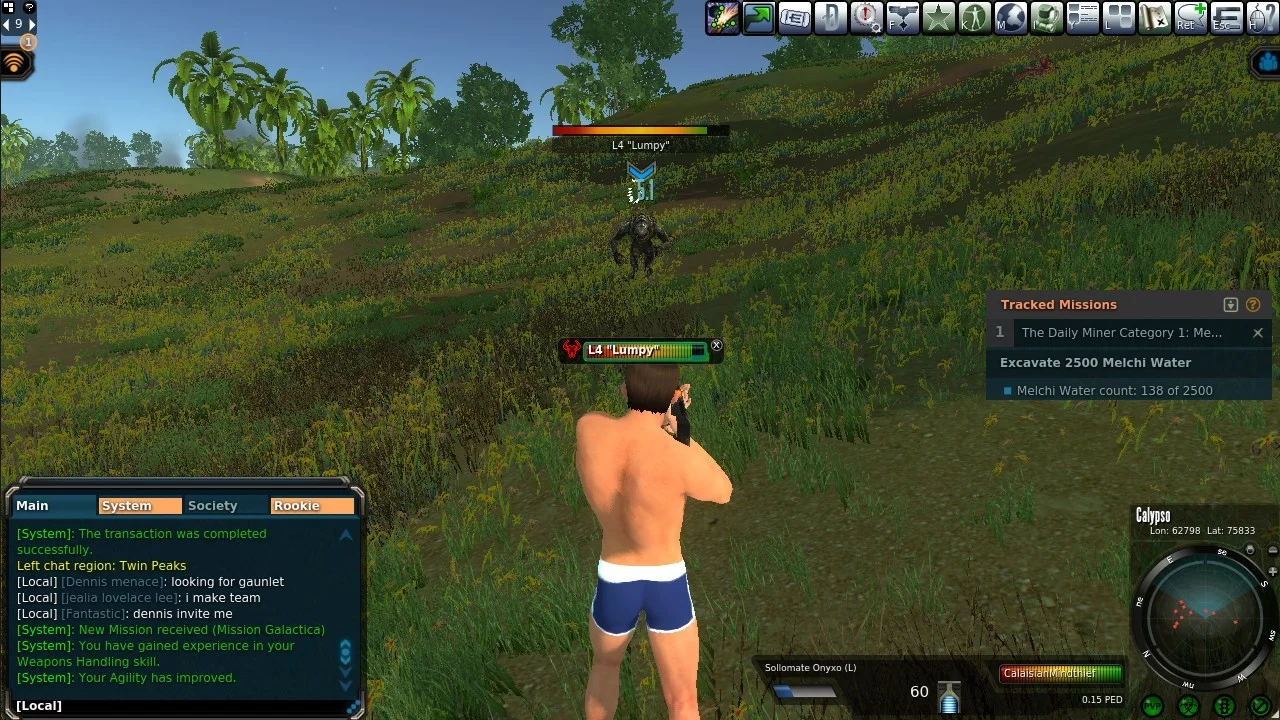This screenshot has width=1280, height=720.
Task: Select the Rookie chat tab
Action: [x=311, y=506]
